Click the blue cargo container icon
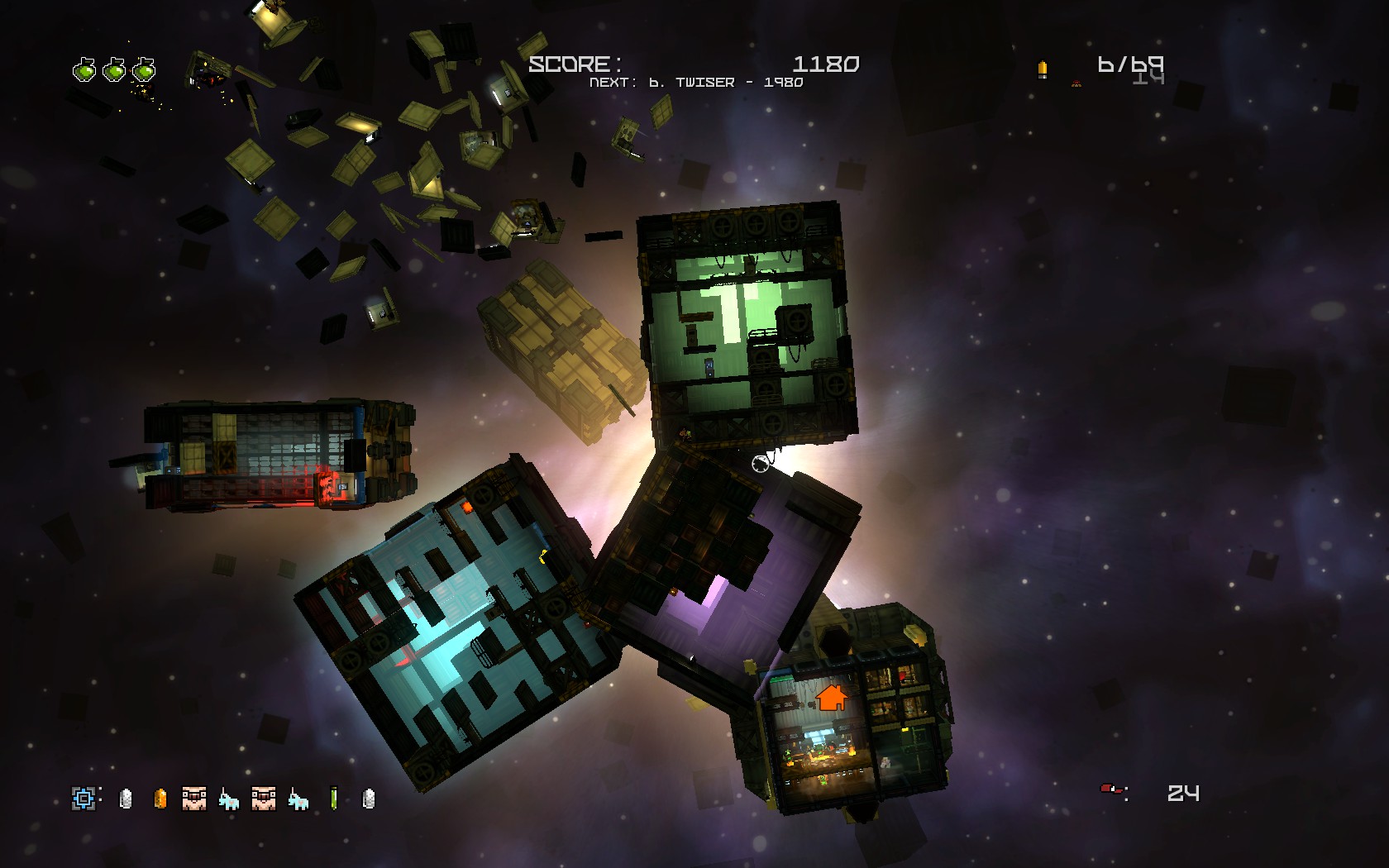 84,798
